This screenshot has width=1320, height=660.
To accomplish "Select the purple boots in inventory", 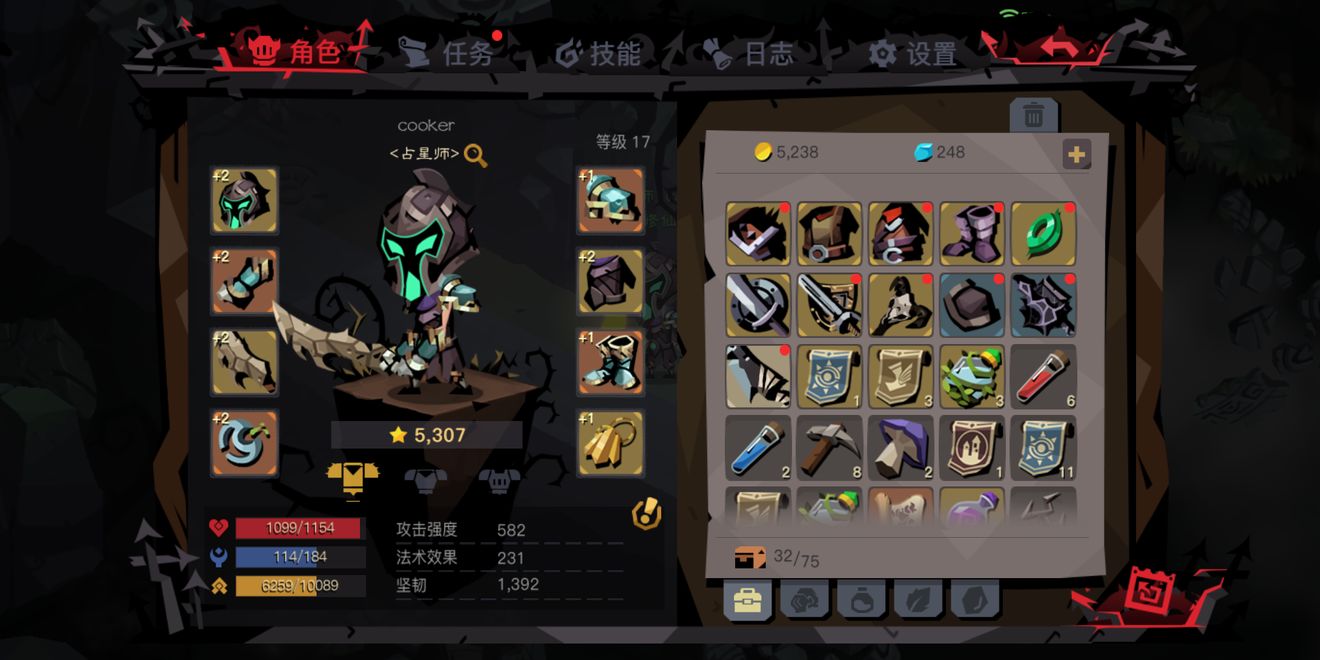I will tap(971, 234).
